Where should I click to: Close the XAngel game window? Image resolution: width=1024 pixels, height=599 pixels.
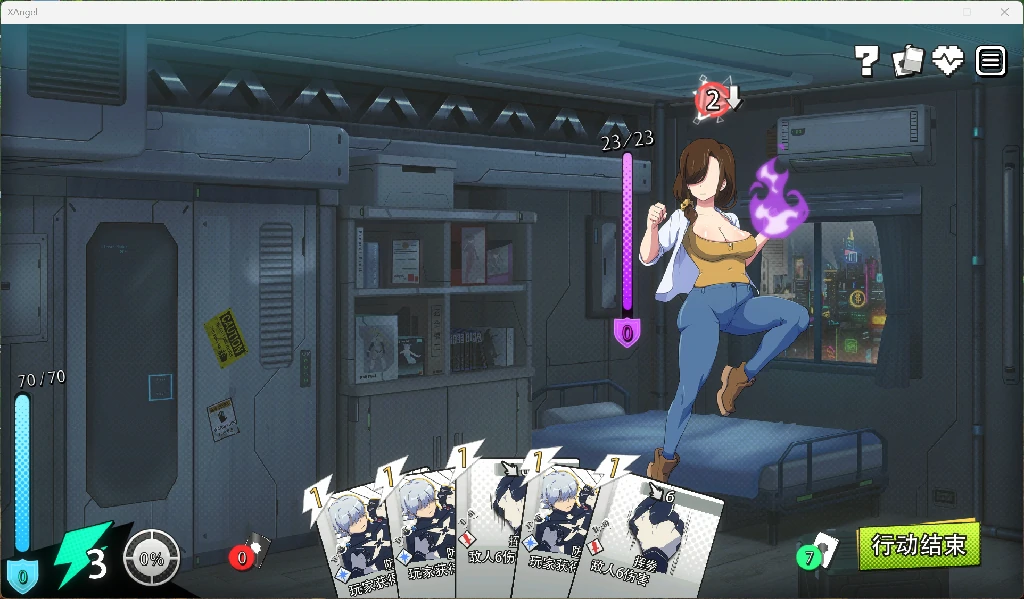(x=1005, y=12)
